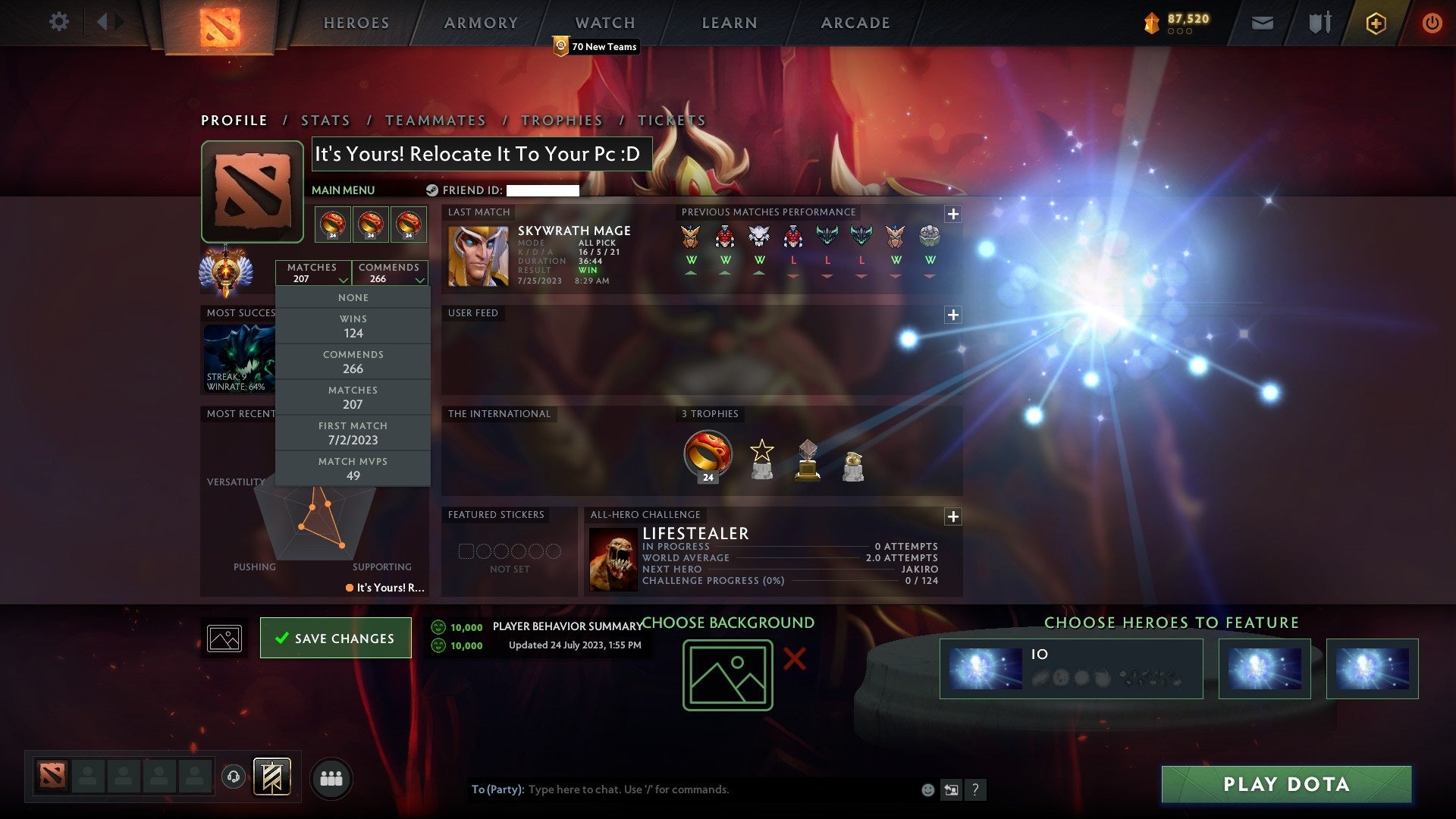The image size is (1456, 819).
Task: Open the COMMENDS stat dropdown
Action: coord(389,273)
